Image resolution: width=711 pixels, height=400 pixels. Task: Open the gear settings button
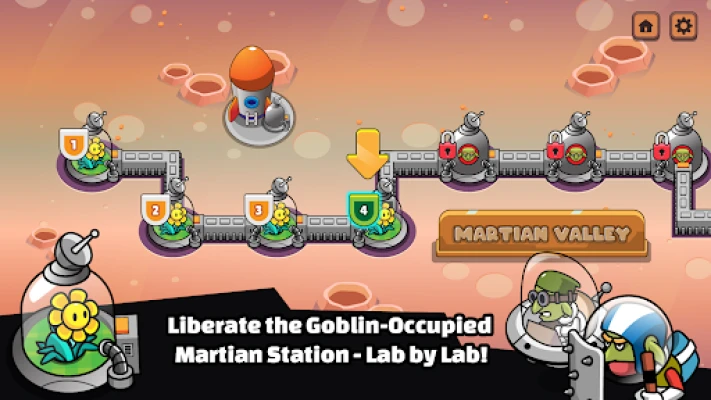[683, 26]
